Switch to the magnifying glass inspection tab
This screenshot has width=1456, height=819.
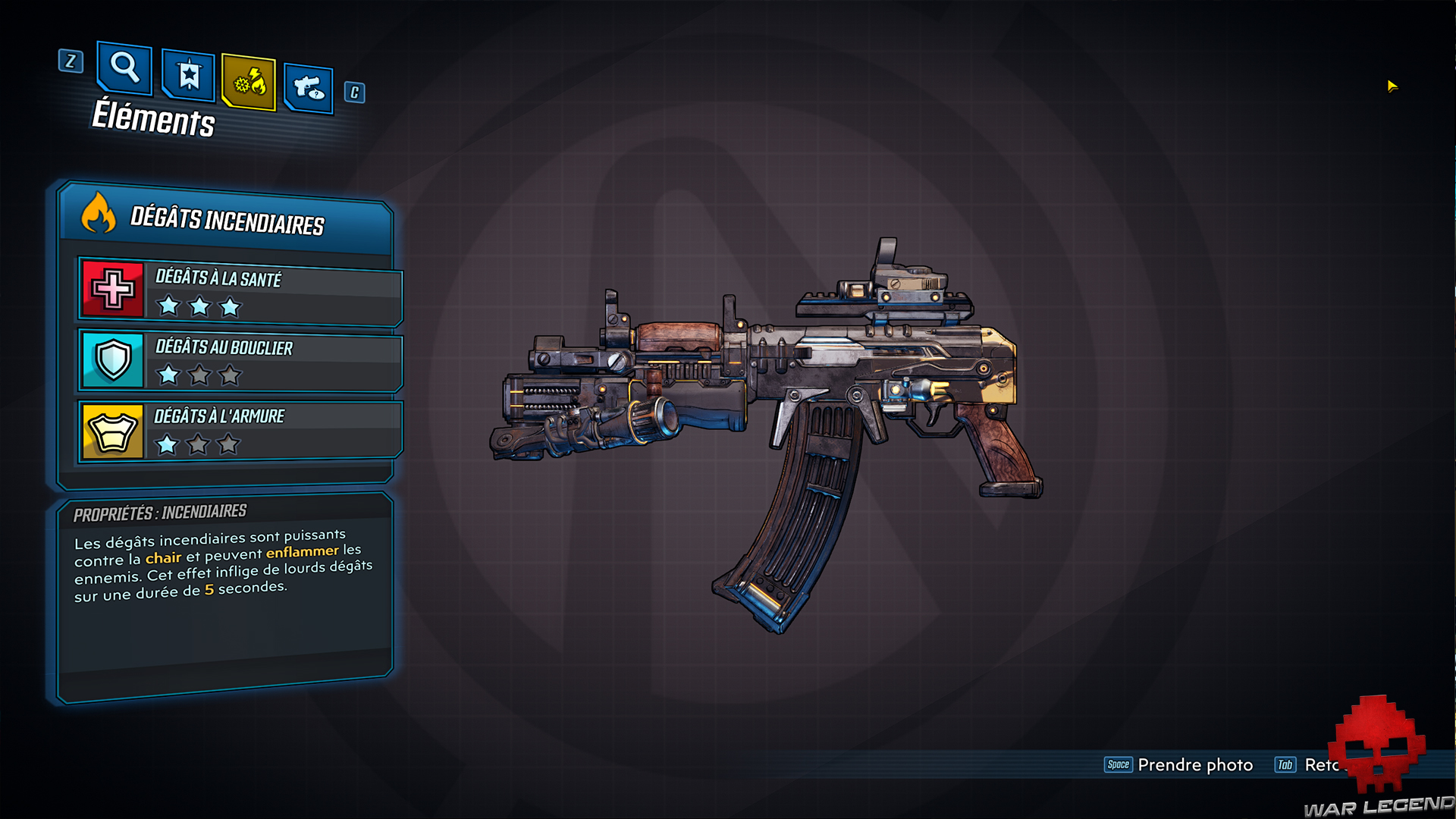pyautogui.click(x=124, y=70)
